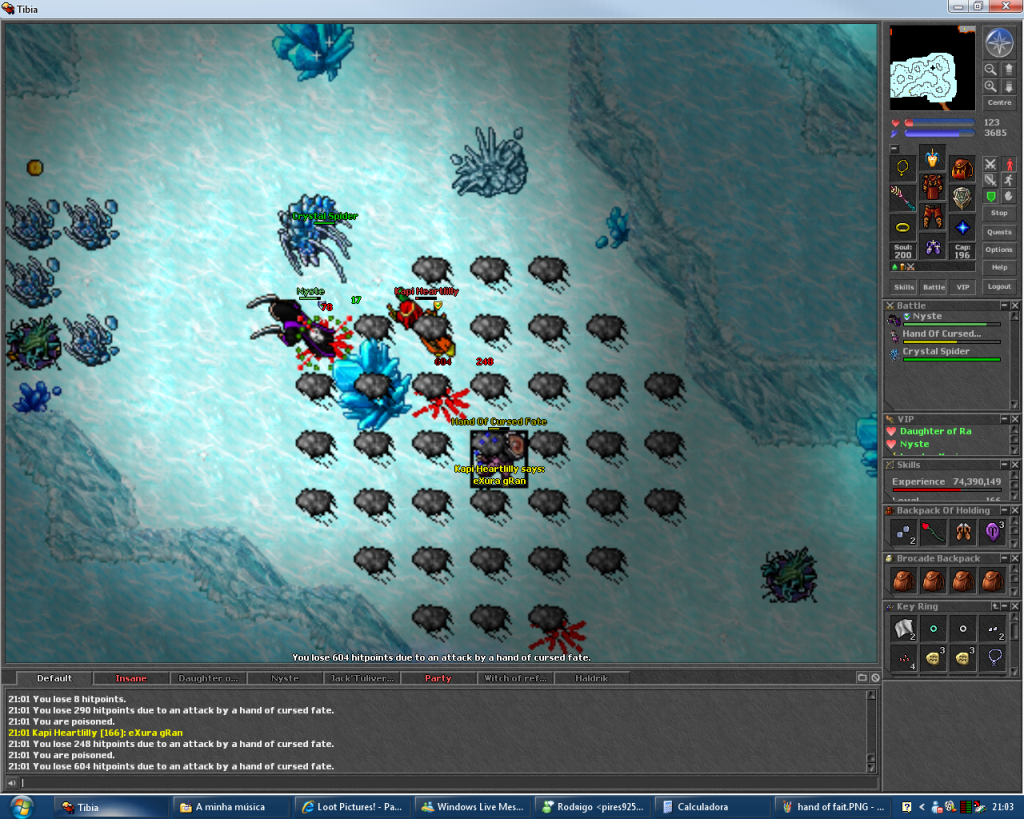Target Crystal Spider in the Battle list
Image resolution: width=1024 pixels, height=819 pixels.
[936, 352]
